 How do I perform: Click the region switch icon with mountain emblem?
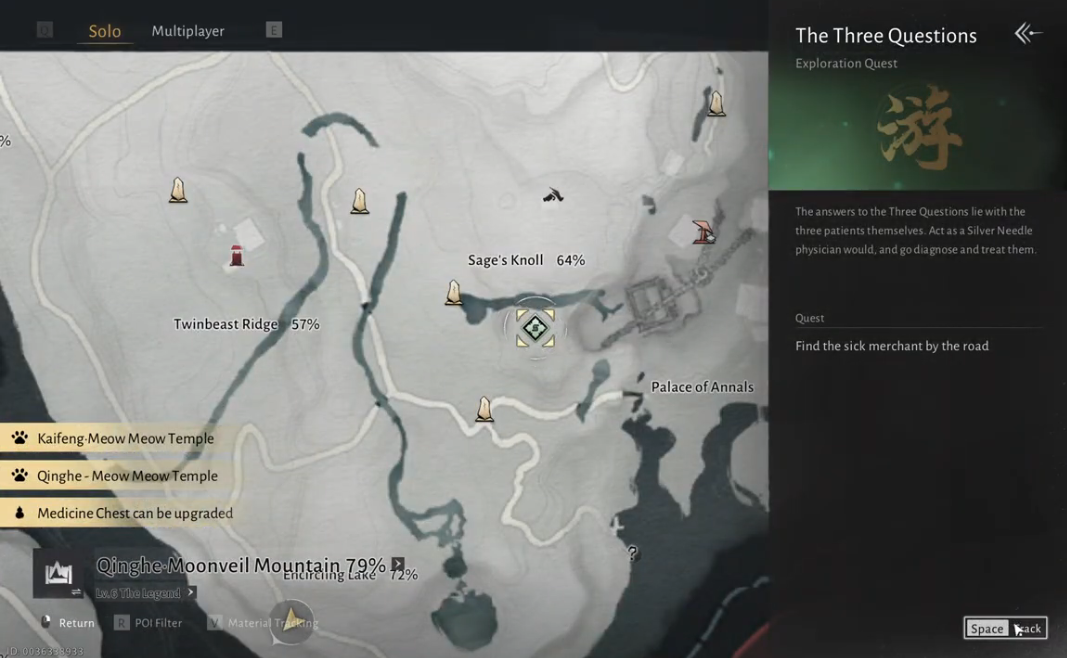[58, 574]
